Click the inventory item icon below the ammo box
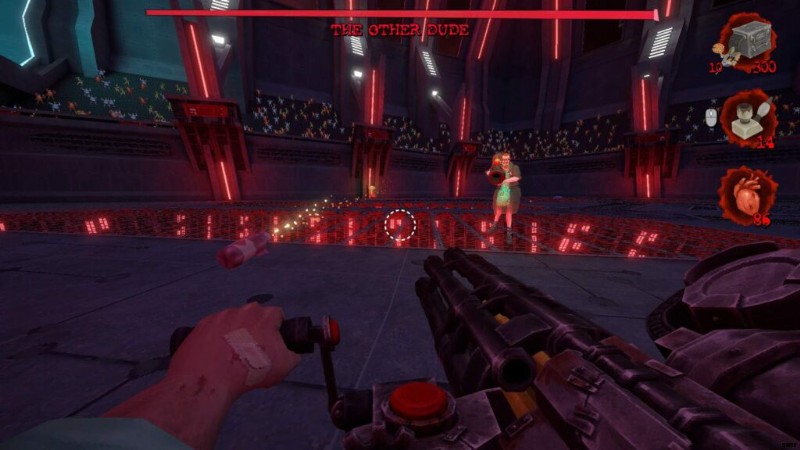This screenshot has width=800, height=450. [x=747, y=117]
